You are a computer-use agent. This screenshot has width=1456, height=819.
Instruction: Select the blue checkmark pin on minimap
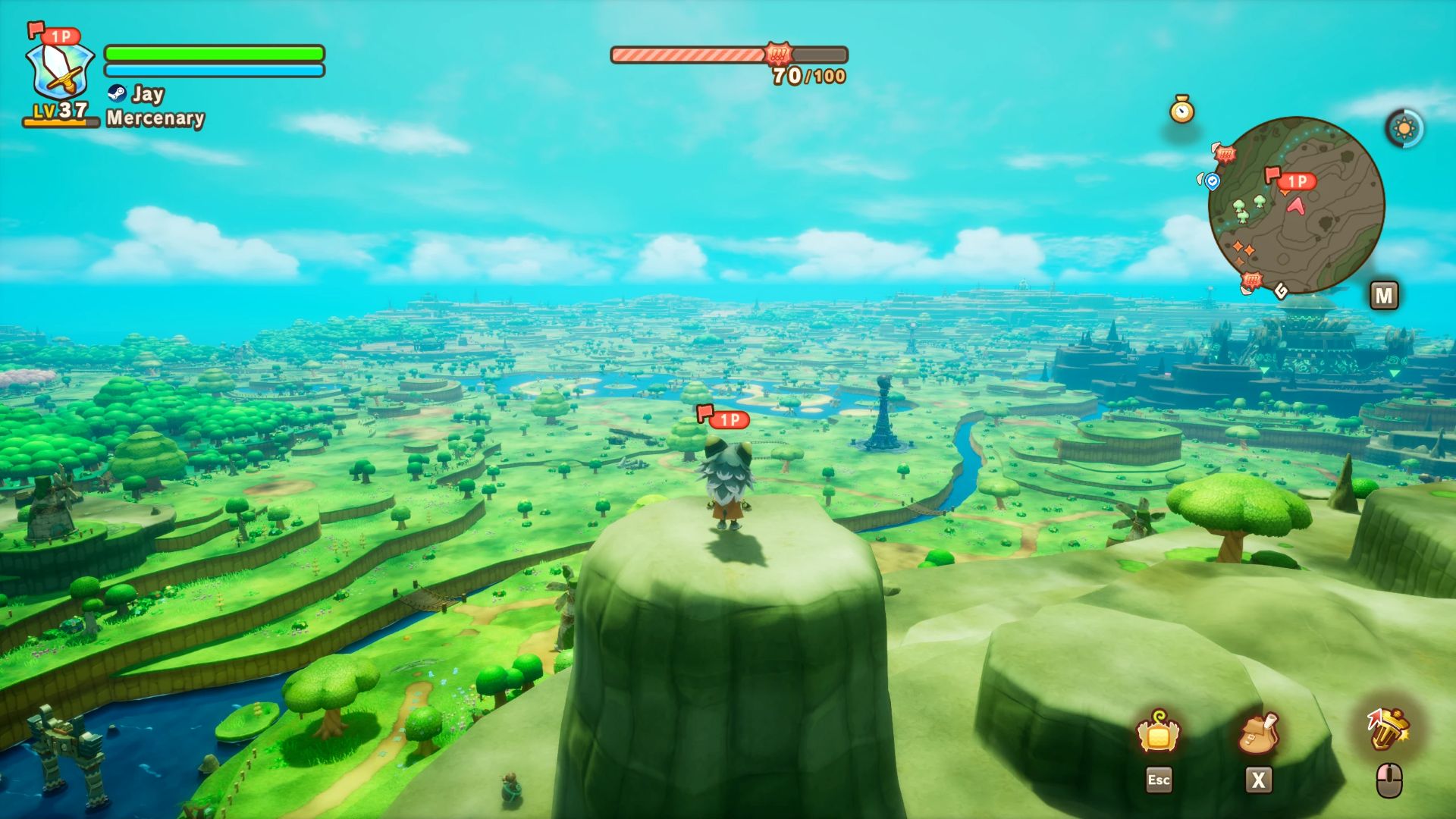1212,181
